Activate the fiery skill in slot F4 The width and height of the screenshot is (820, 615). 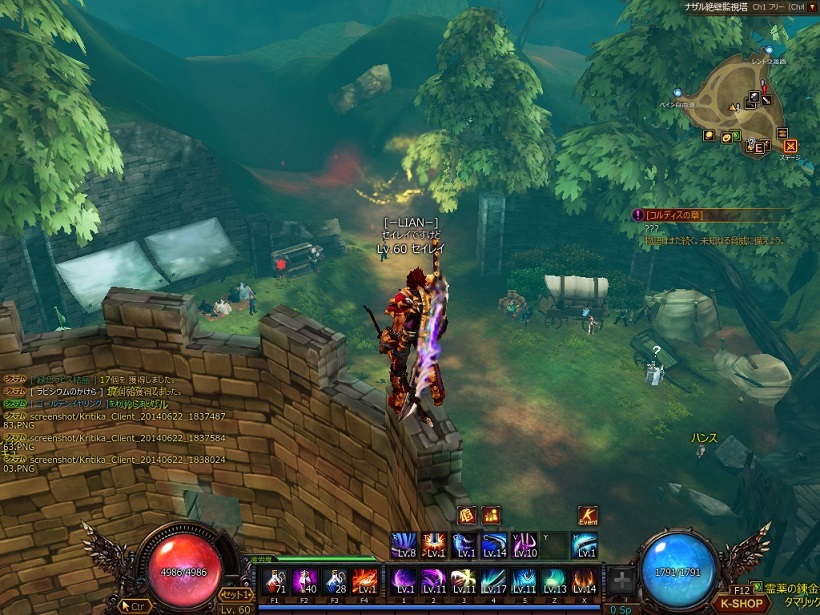(365, 581)
